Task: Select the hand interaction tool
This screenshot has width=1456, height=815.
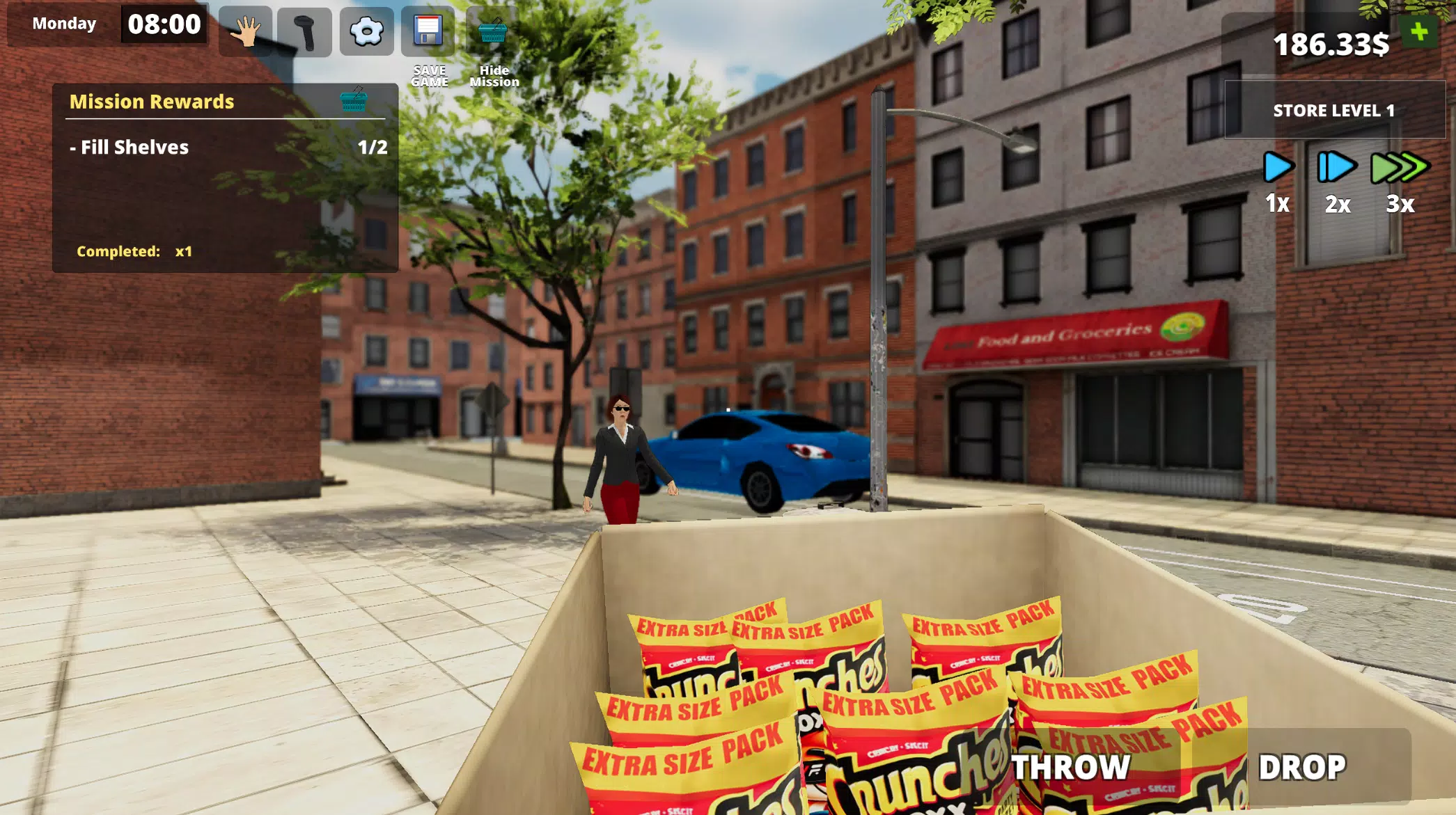Action: [247, 33]
